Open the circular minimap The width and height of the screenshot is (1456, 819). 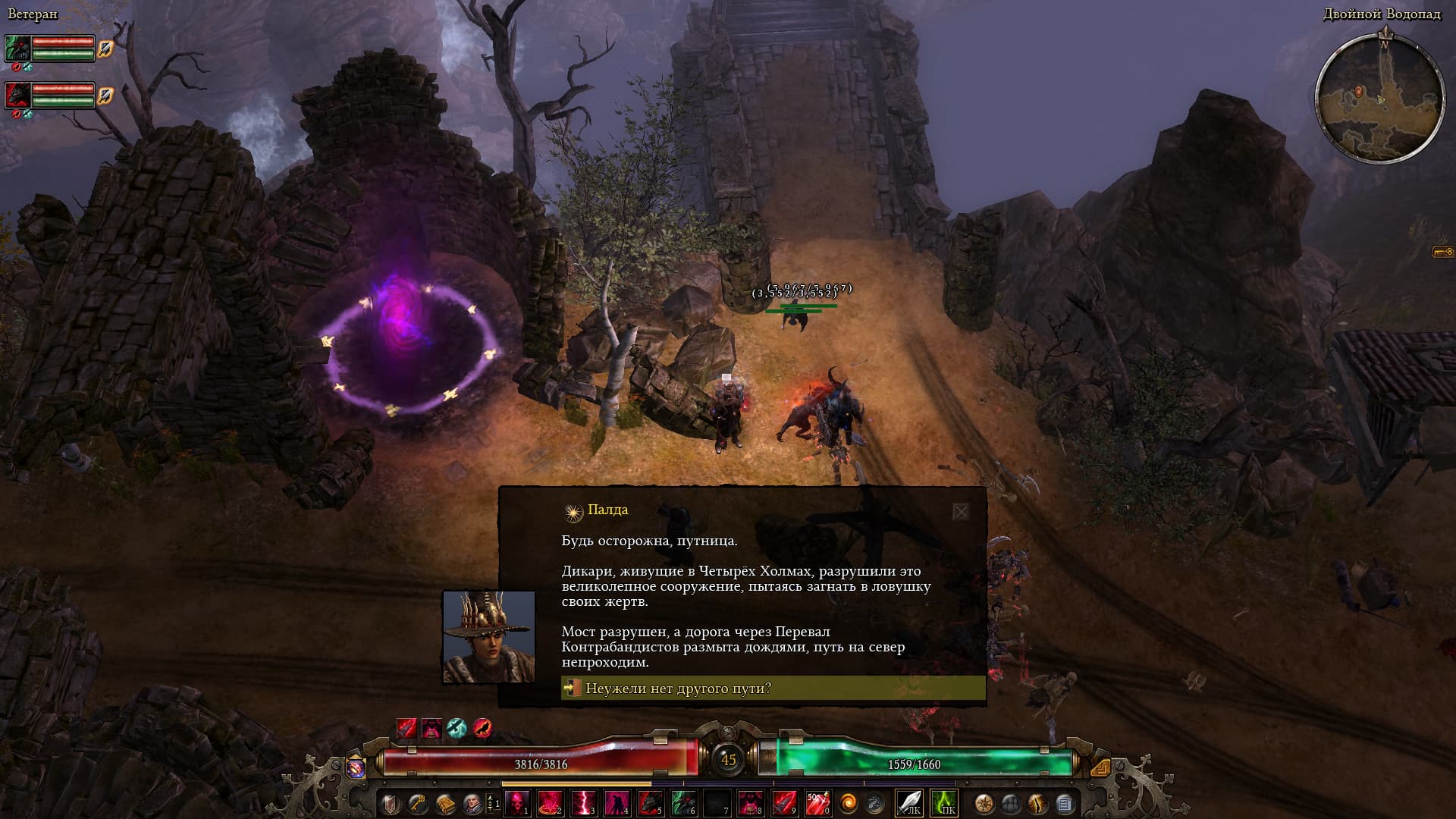tap(1378, 99)
